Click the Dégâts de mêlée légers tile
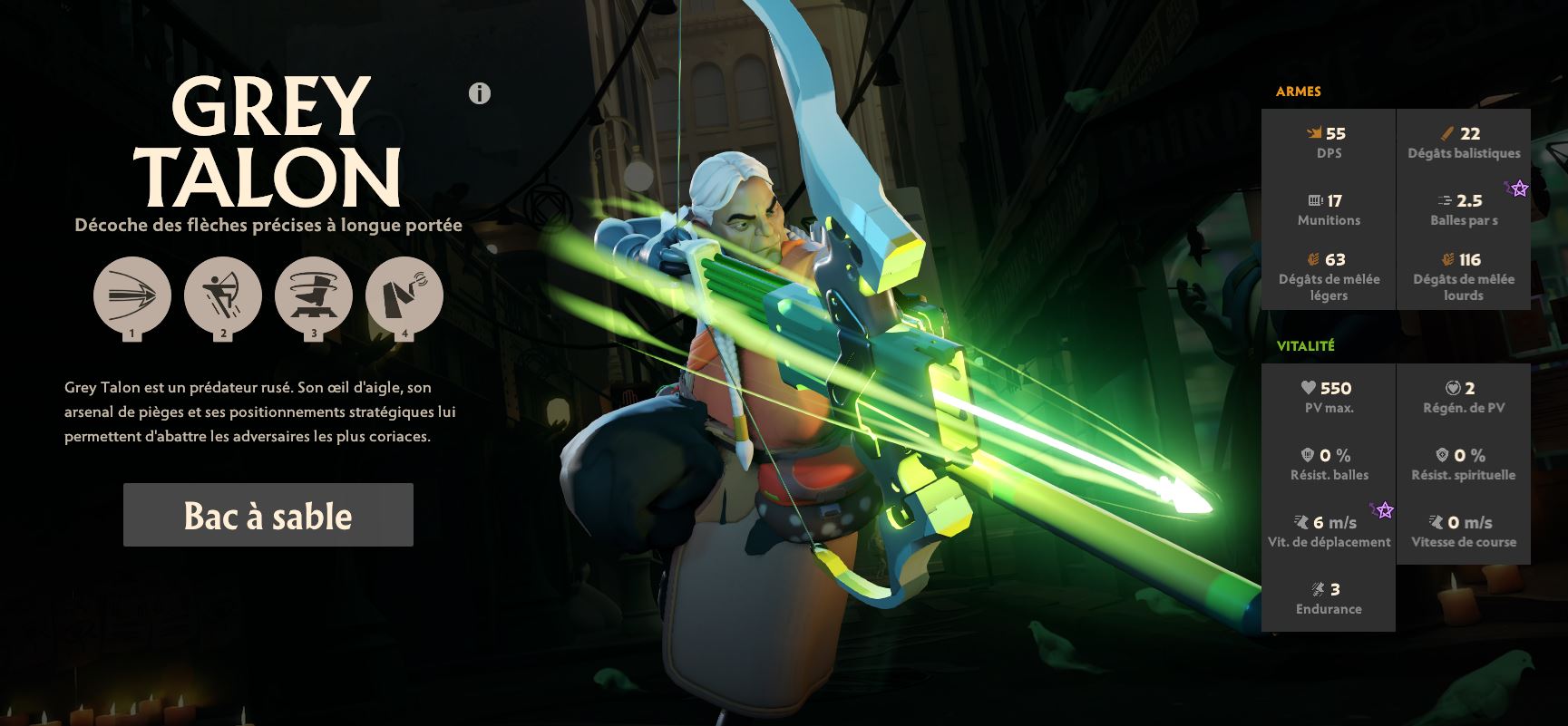 click(1329, 276)
